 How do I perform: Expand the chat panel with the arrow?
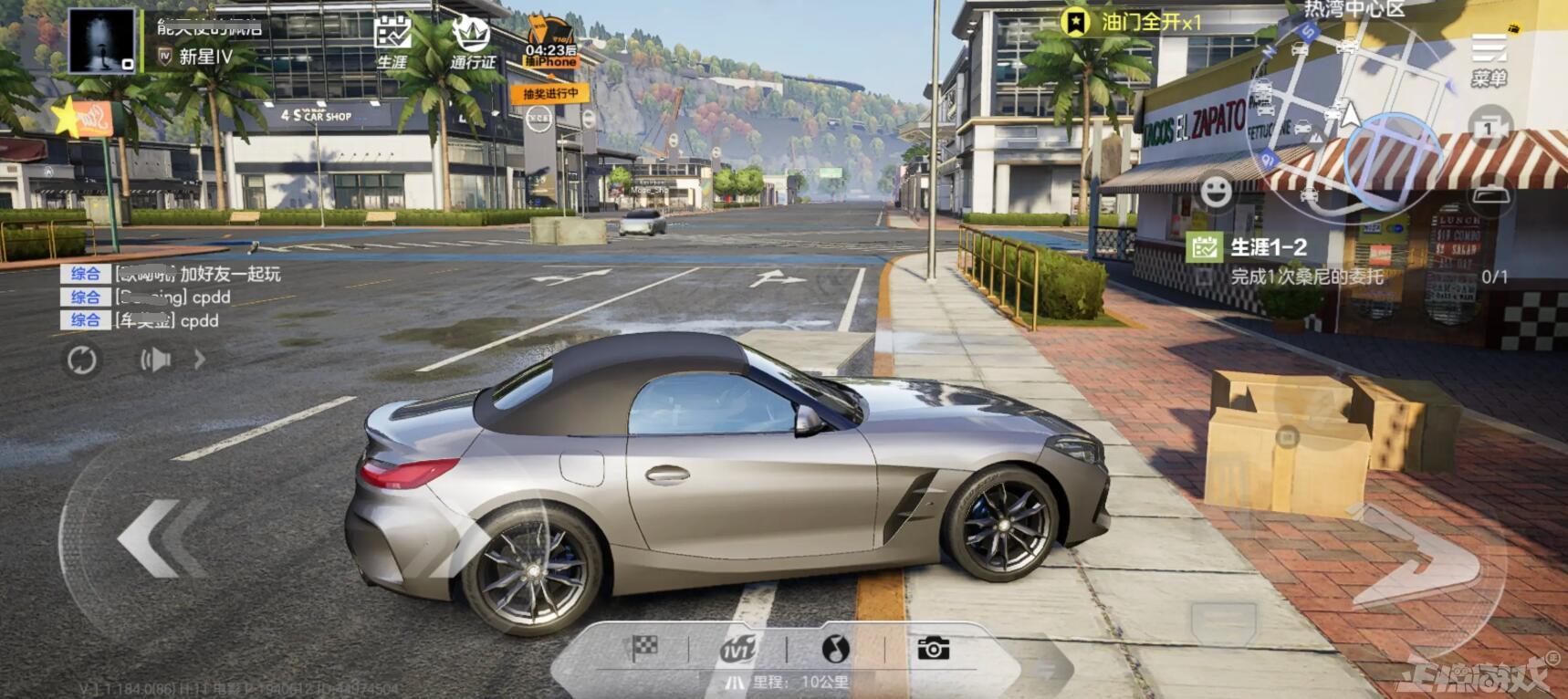click(x=200, y=360)
